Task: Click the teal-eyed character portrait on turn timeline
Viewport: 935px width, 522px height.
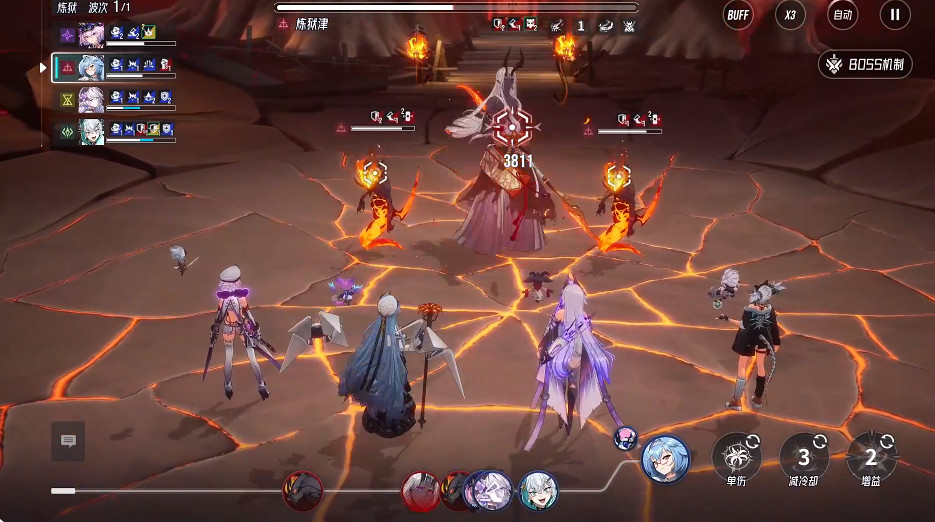Action: (x=538, y=490)
